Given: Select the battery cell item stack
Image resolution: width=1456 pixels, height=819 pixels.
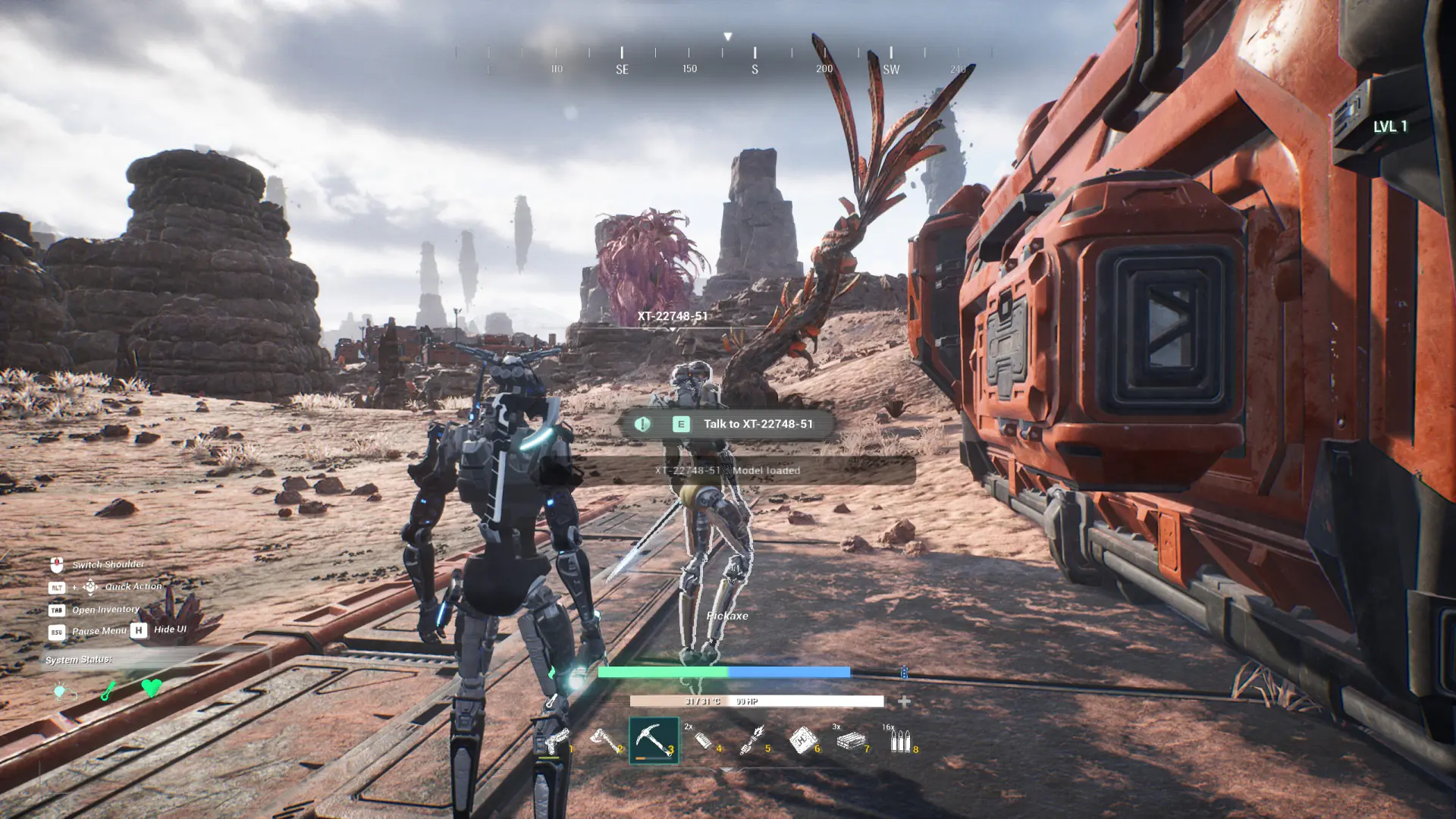Looking at the screenshot, I should pyautogui.click(x=704, y=739).
